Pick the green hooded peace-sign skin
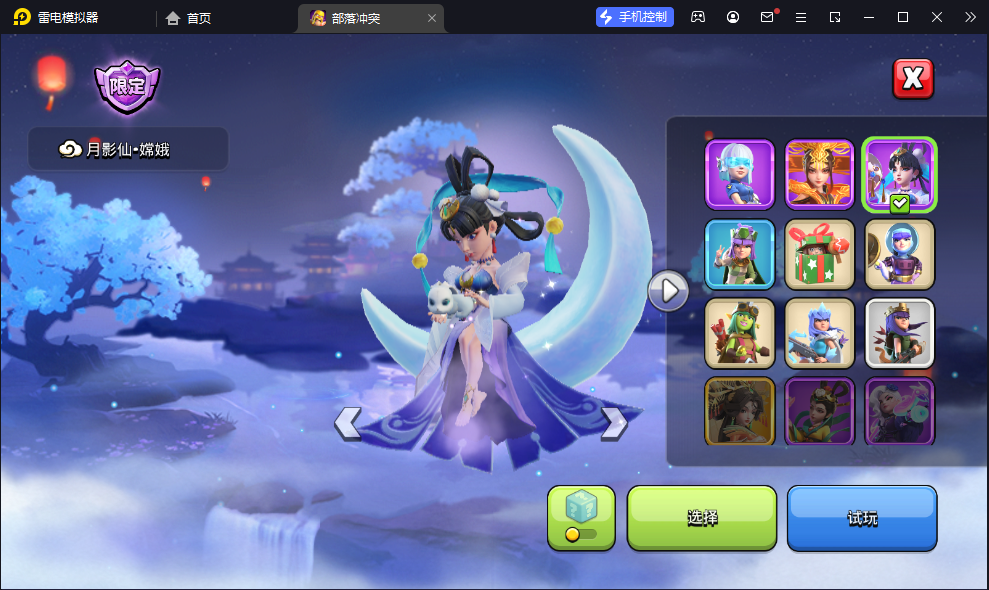 pos(740,253)
